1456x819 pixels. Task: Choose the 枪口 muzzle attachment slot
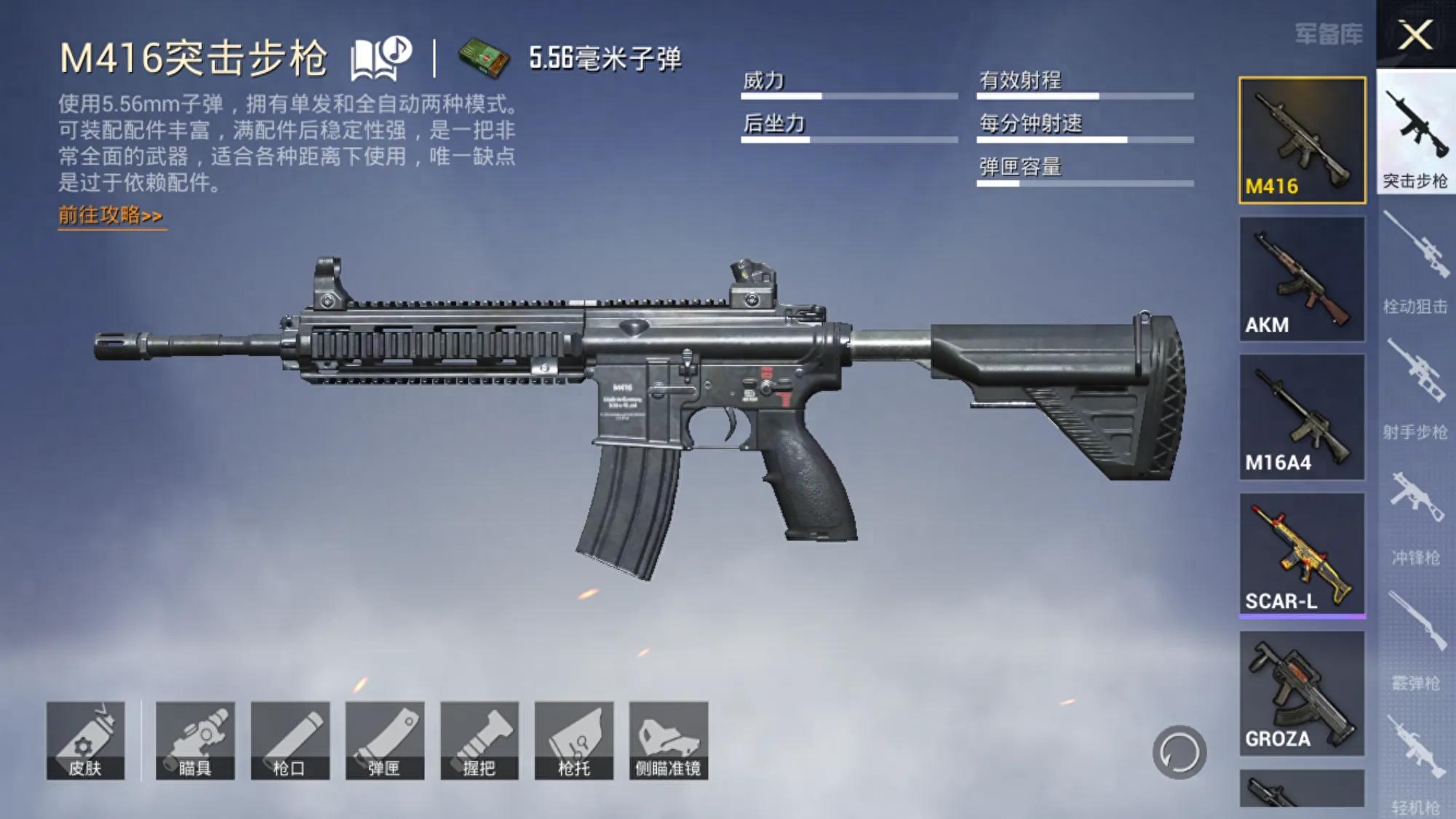tap(290, 740)
